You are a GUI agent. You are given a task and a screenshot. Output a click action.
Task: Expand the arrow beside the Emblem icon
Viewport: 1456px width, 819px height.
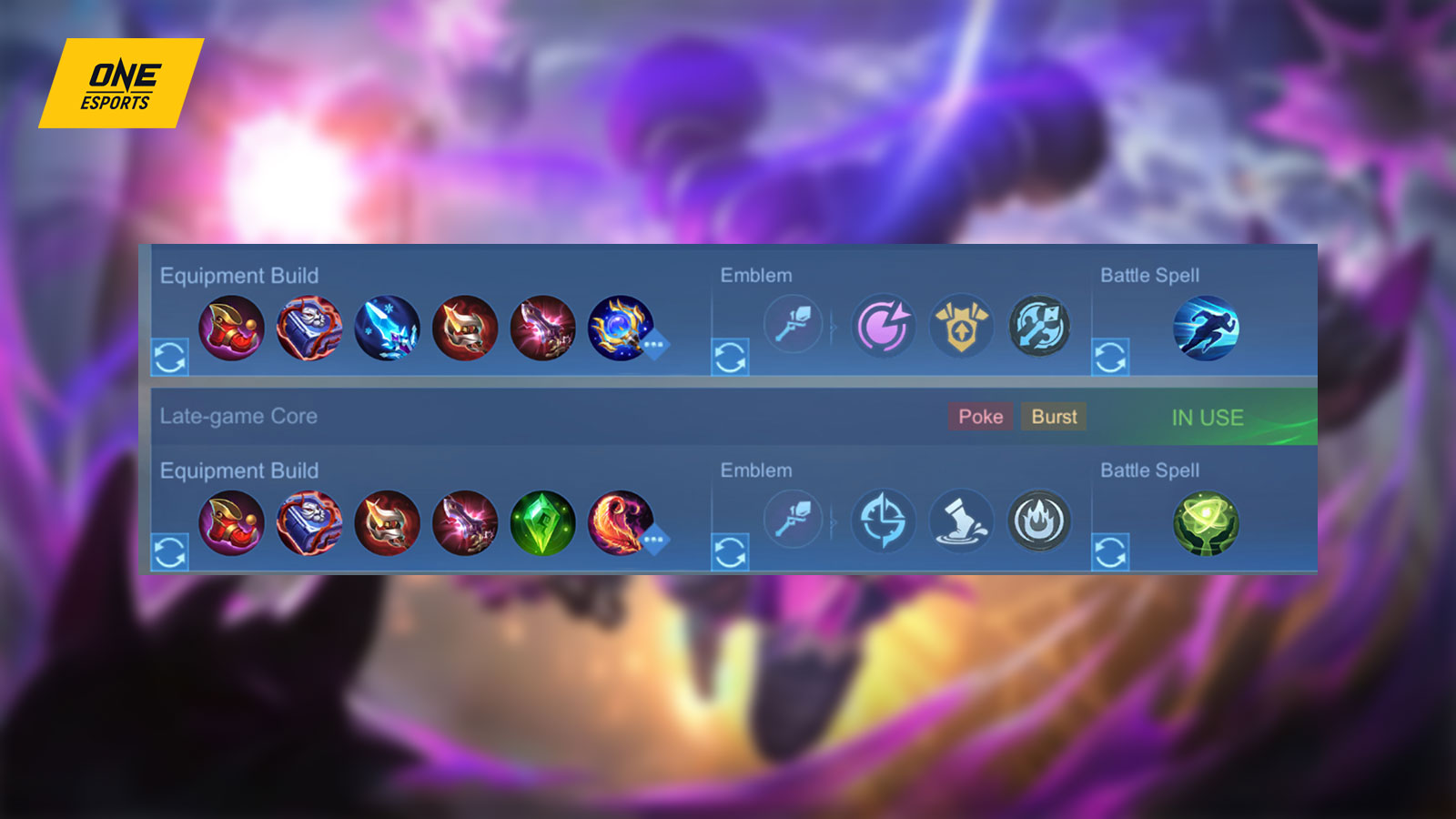832,326
